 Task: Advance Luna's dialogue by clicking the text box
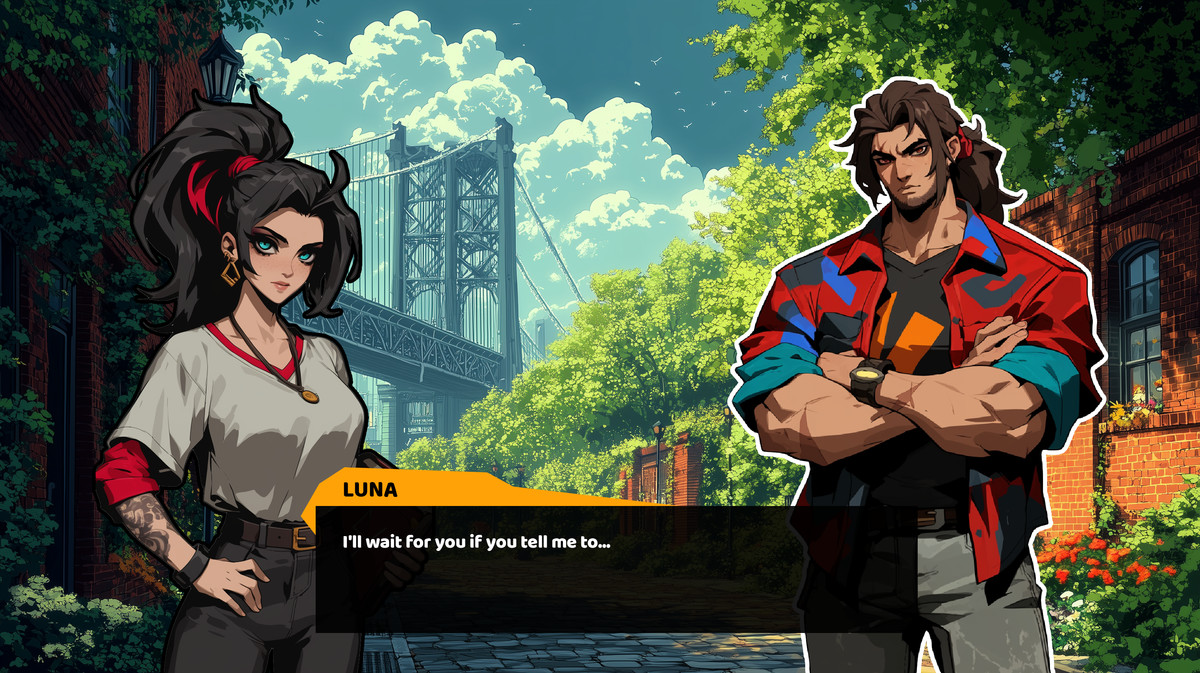pyautogui.click(x=615, y=569)
